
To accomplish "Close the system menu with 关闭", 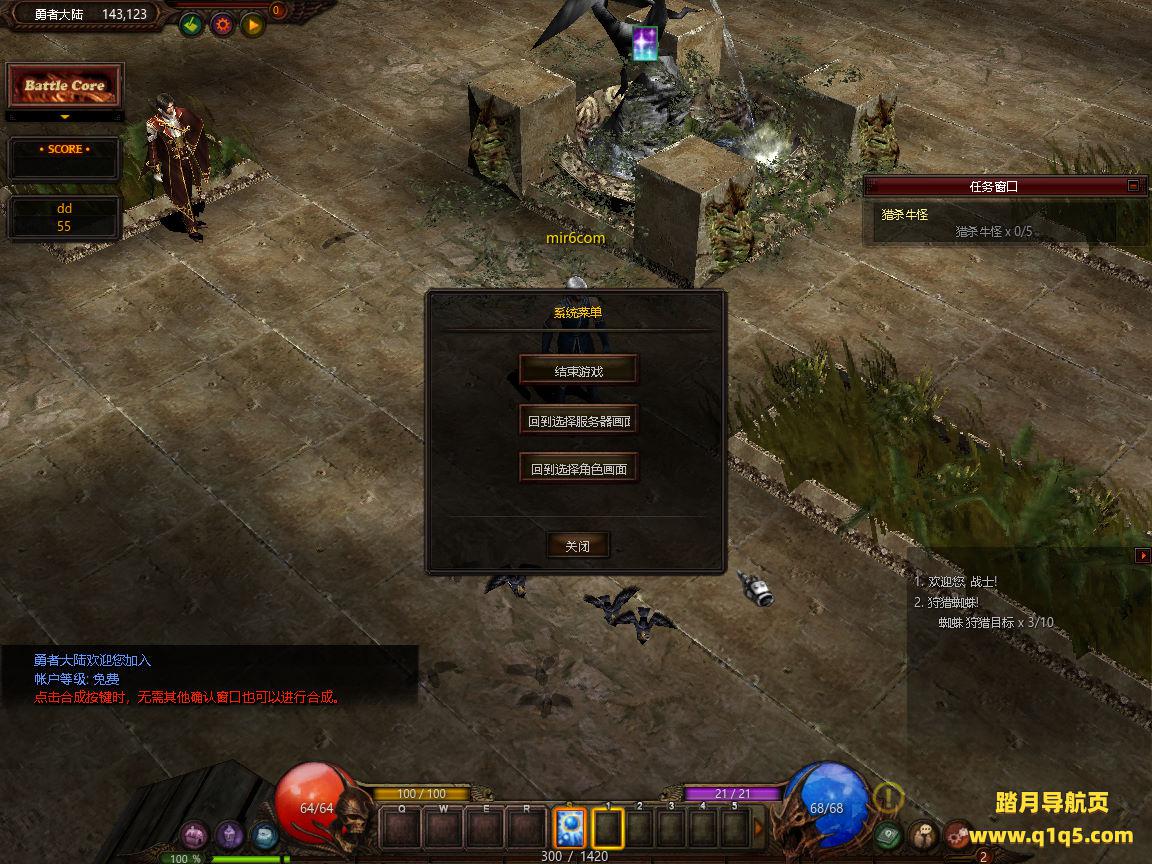I will pos(578,546).
